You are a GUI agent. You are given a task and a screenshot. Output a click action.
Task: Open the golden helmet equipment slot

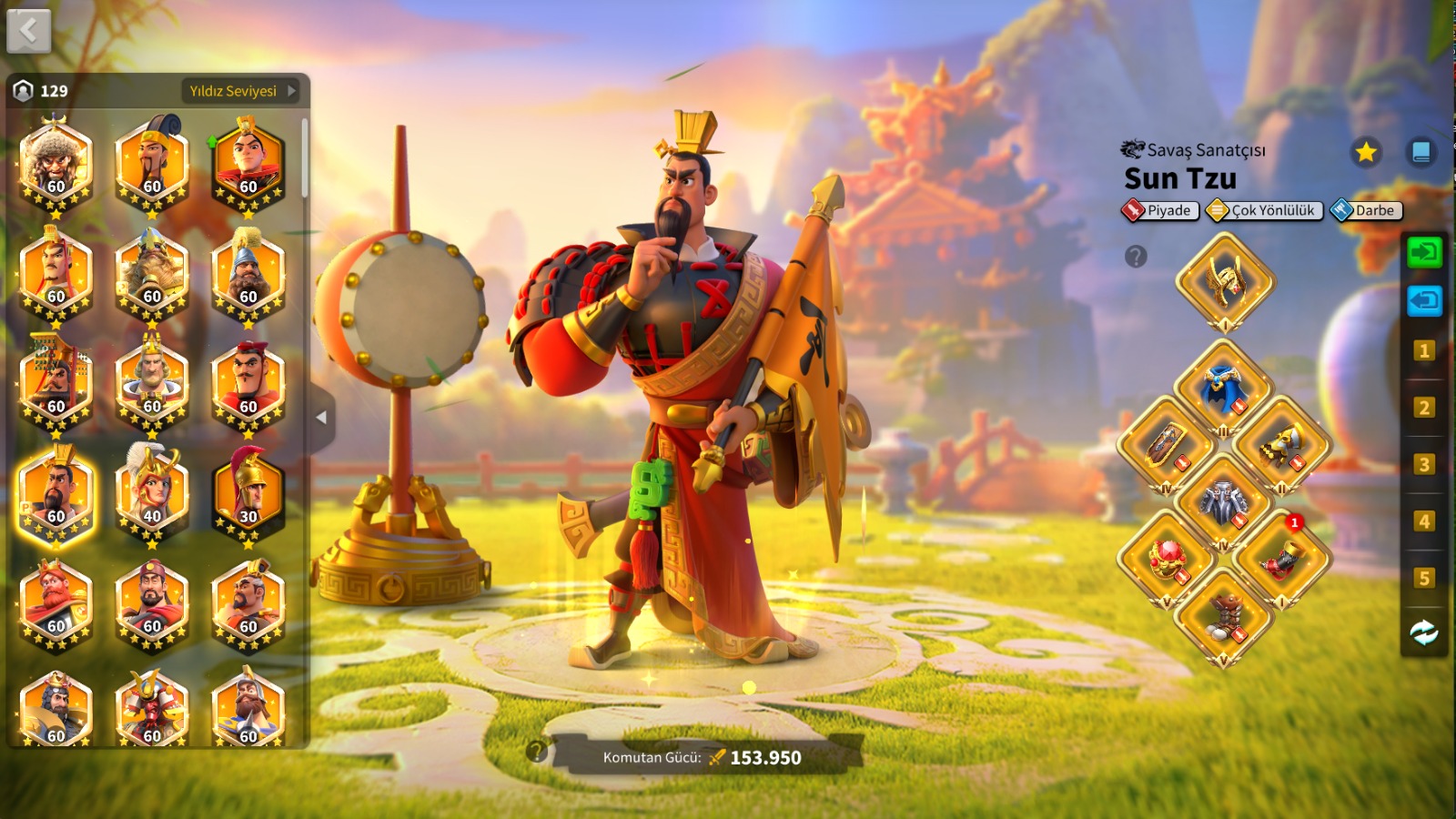(x=1225, y=281)
